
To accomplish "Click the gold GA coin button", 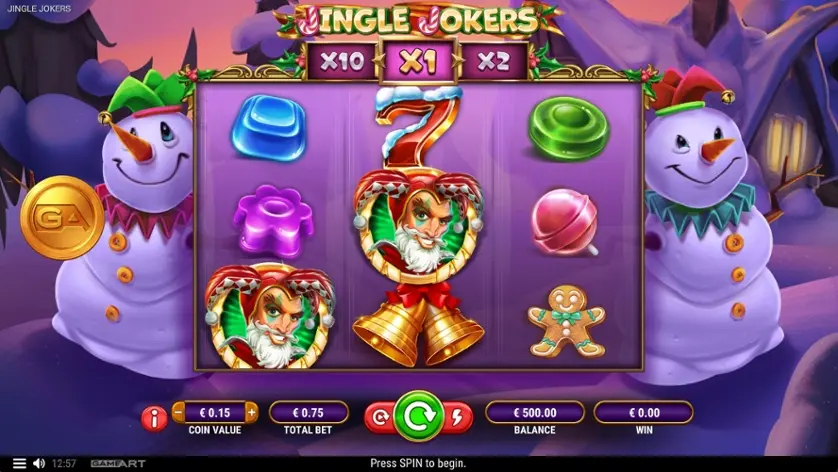I will (x=62, y=217).
